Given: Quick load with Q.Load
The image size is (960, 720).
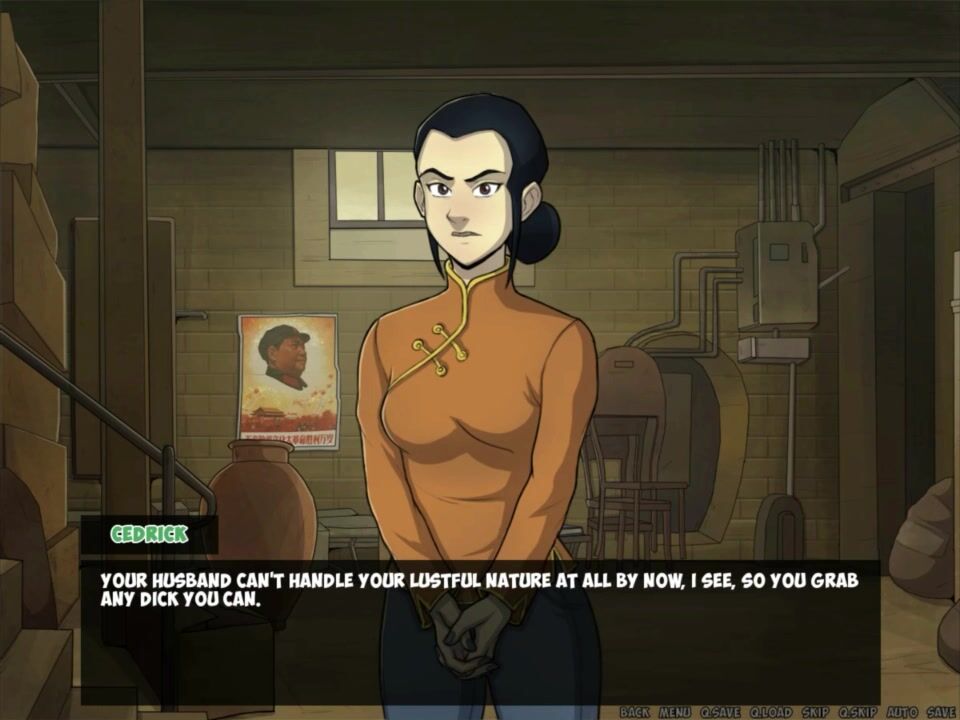Looking at the screenshot, I should point(770,712).
